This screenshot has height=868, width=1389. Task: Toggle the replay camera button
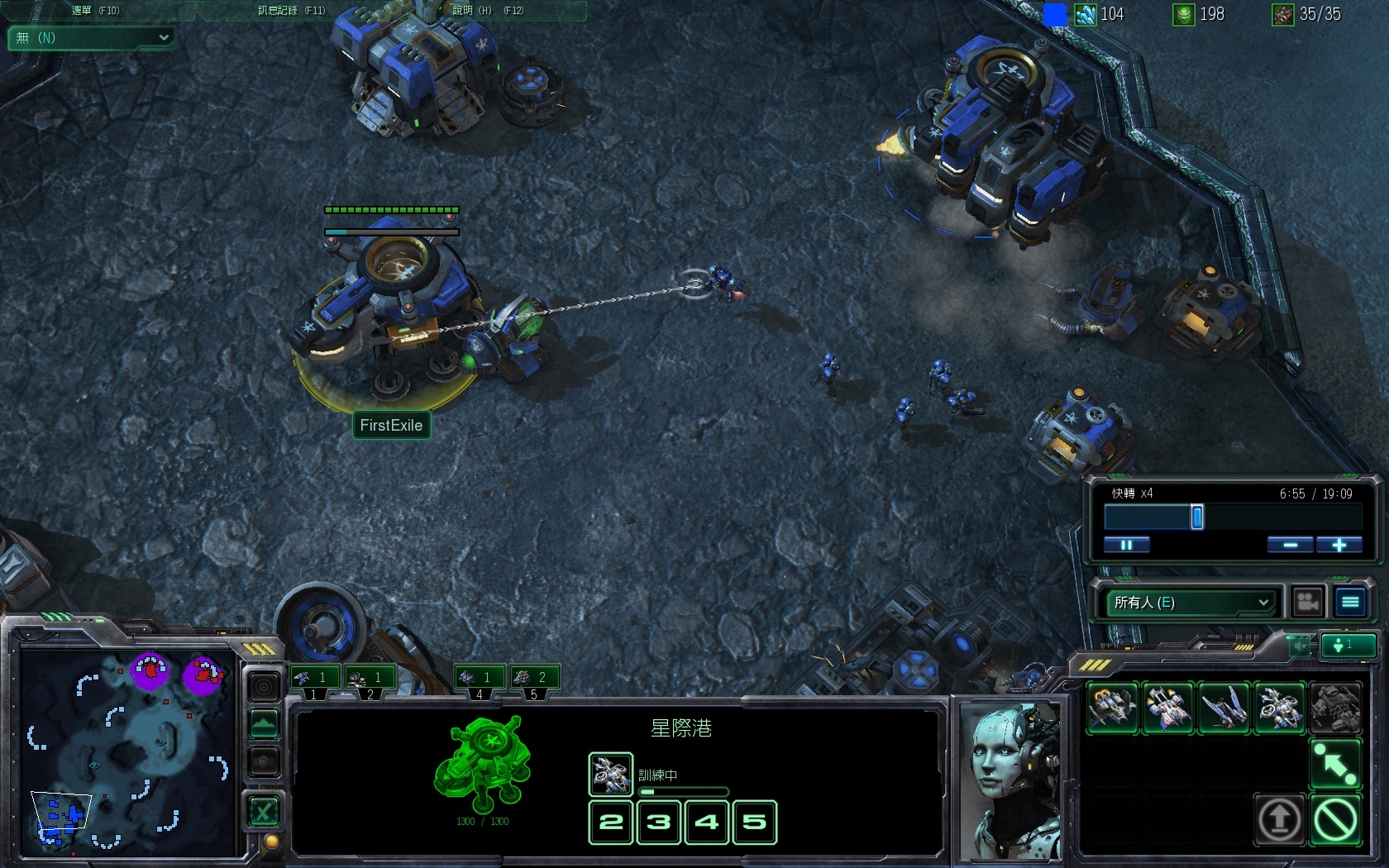(1307, 603)
